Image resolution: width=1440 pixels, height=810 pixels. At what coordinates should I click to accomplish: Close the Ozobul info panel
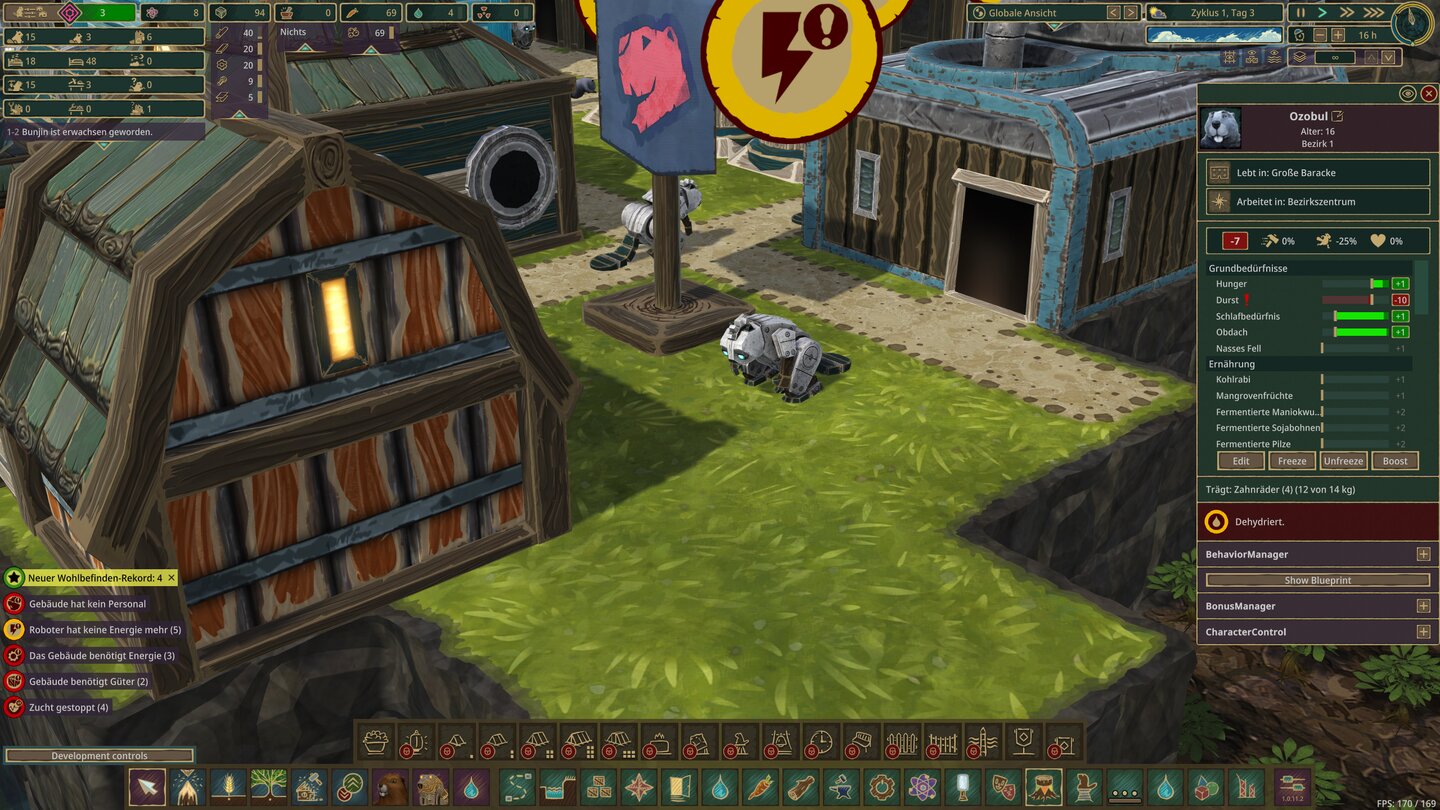coord(1429,93)
